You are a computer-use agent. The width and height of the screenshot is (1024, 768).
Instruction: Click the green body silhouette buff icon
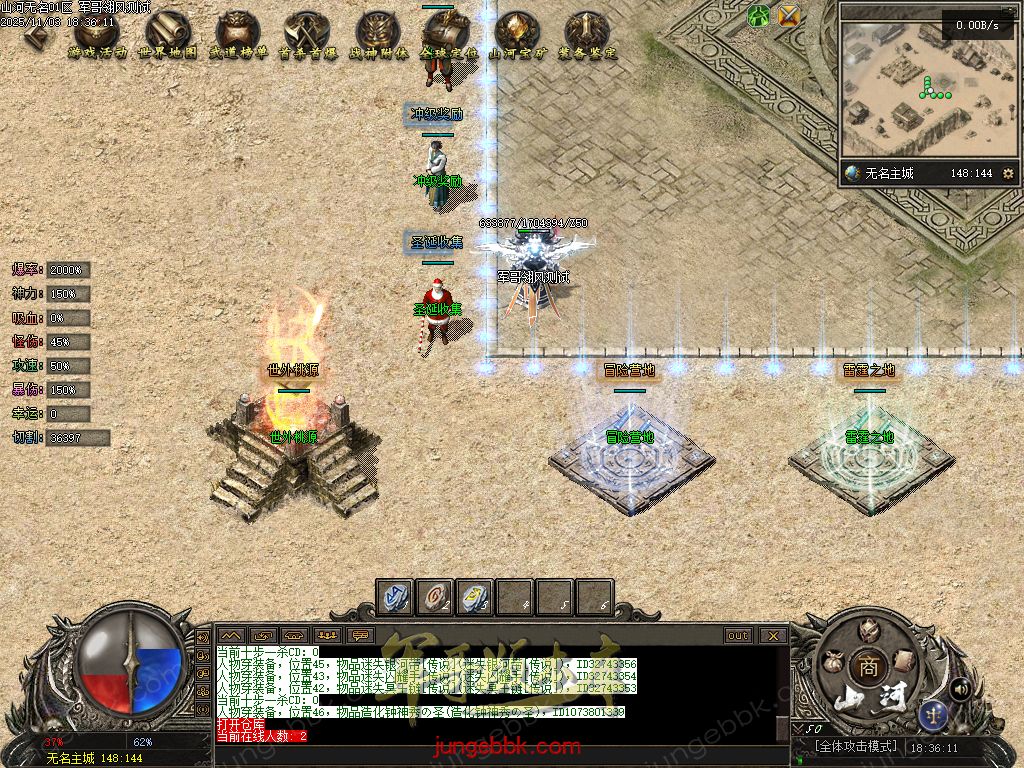(x=759, y=16)
